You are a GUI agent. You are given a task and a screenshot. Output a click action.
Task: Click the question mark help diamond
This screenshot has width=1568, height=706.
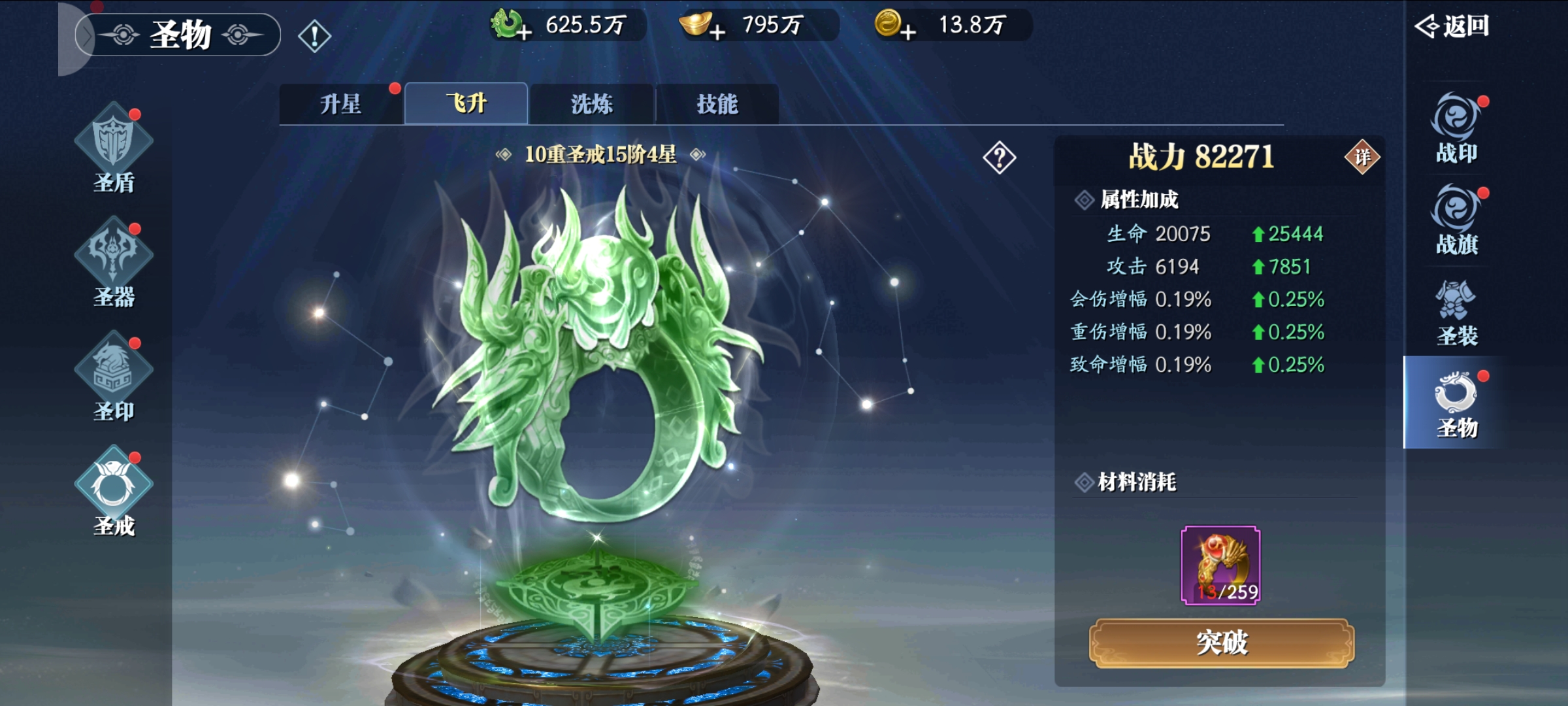pyautogui.click(x=999, y=157)
